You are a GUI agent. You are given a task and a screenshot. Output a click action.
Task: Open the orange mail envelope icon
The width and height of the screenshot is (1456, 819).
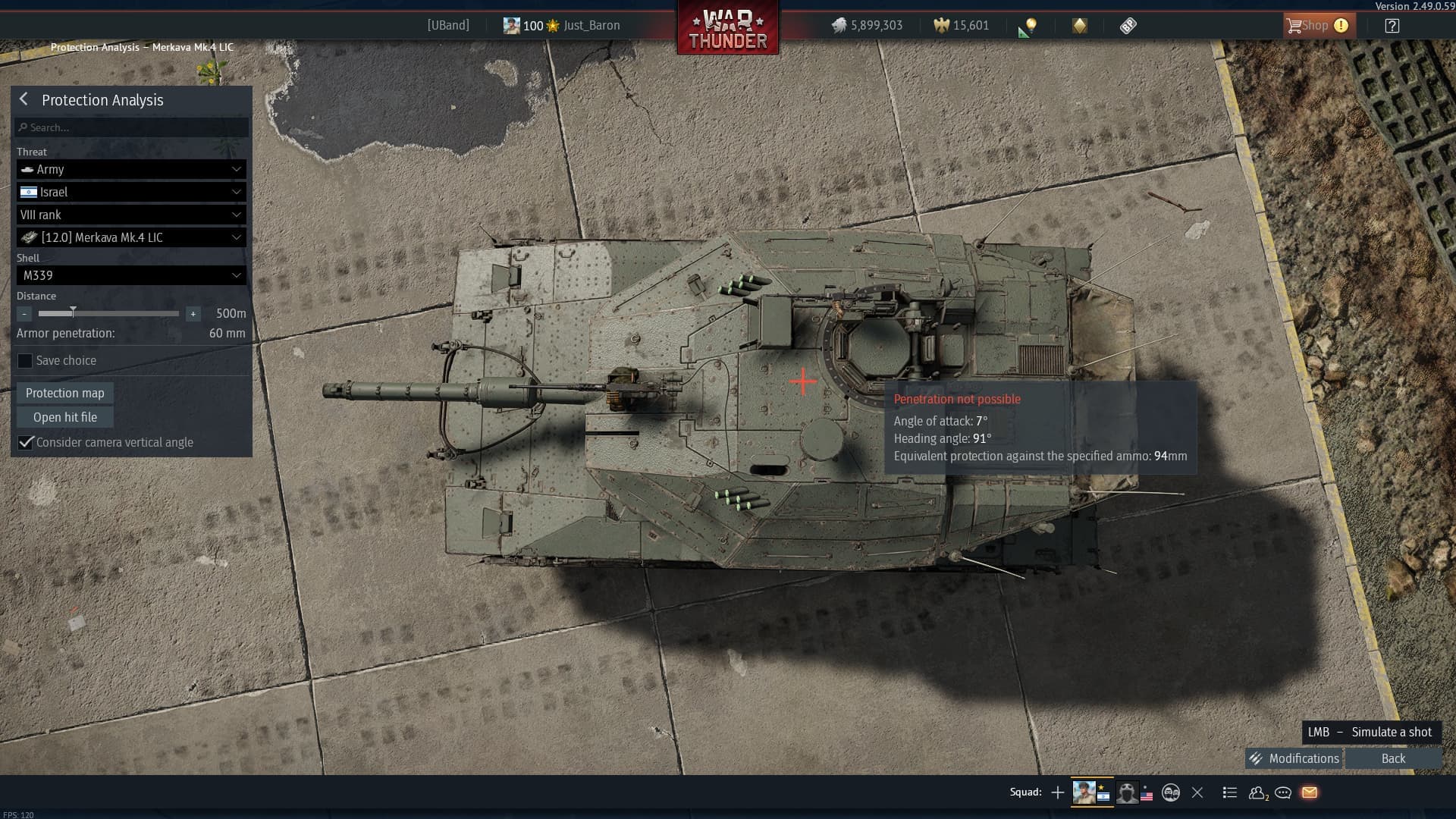coord(1309,792)
